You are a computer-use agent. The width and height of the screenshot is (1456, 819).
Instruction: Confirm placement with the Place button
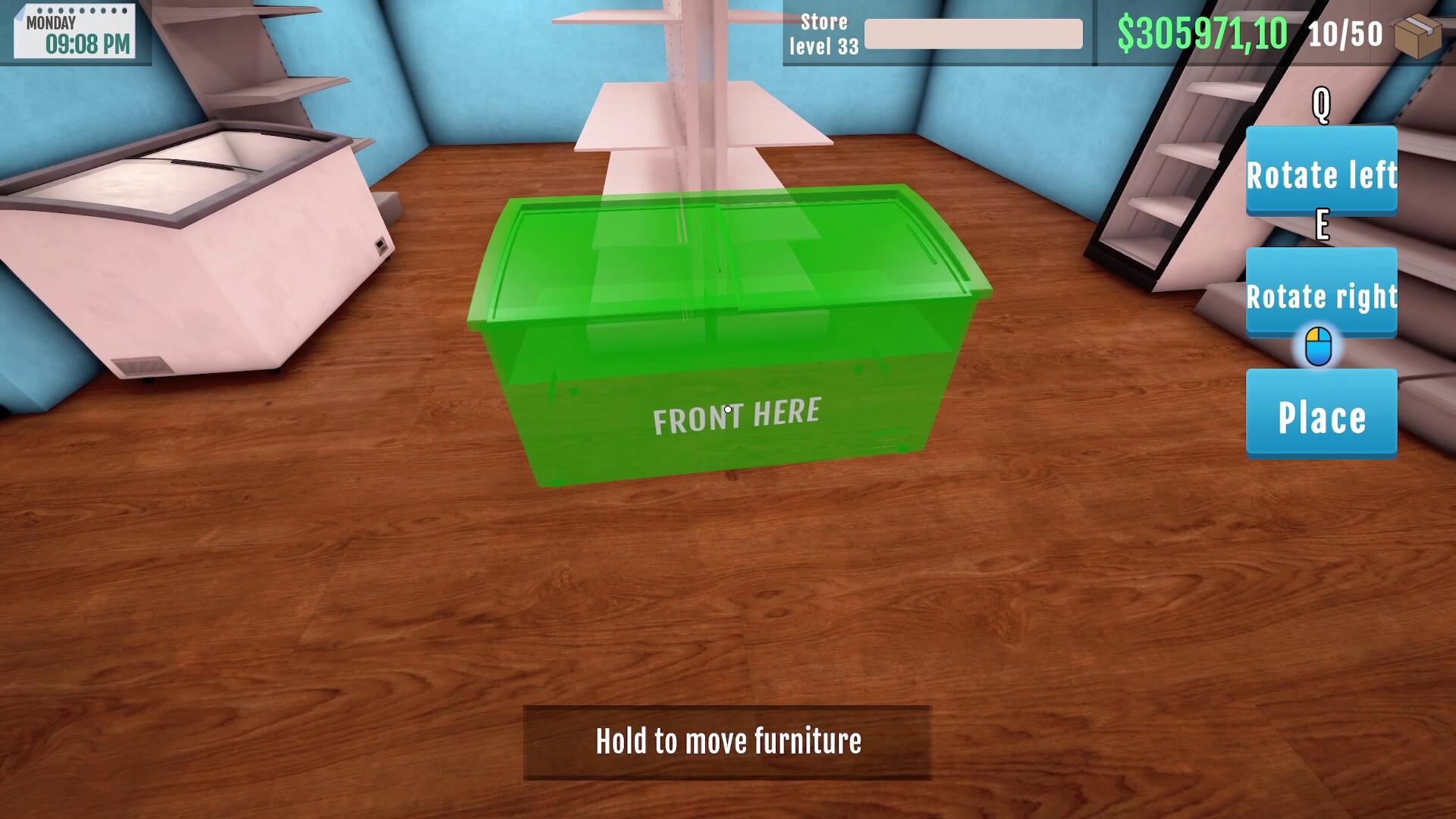[x=1321, y=415]
